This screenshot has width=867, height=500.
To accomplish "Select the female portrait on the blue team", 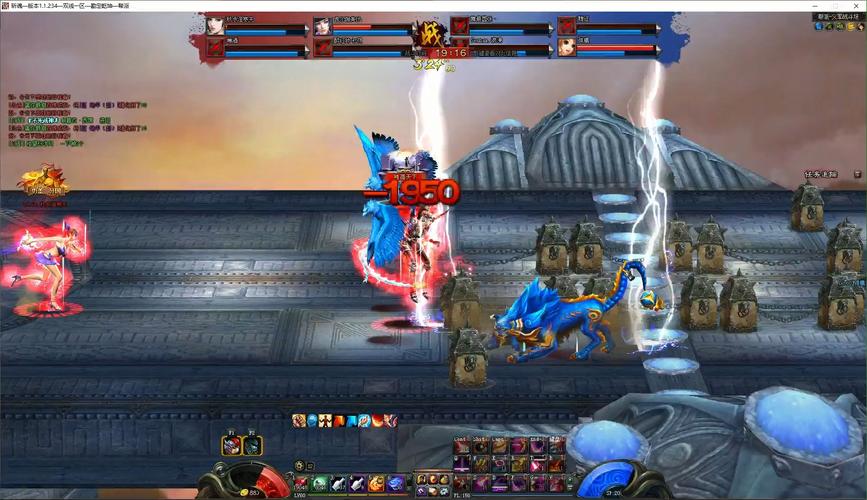I will [567, 46].
